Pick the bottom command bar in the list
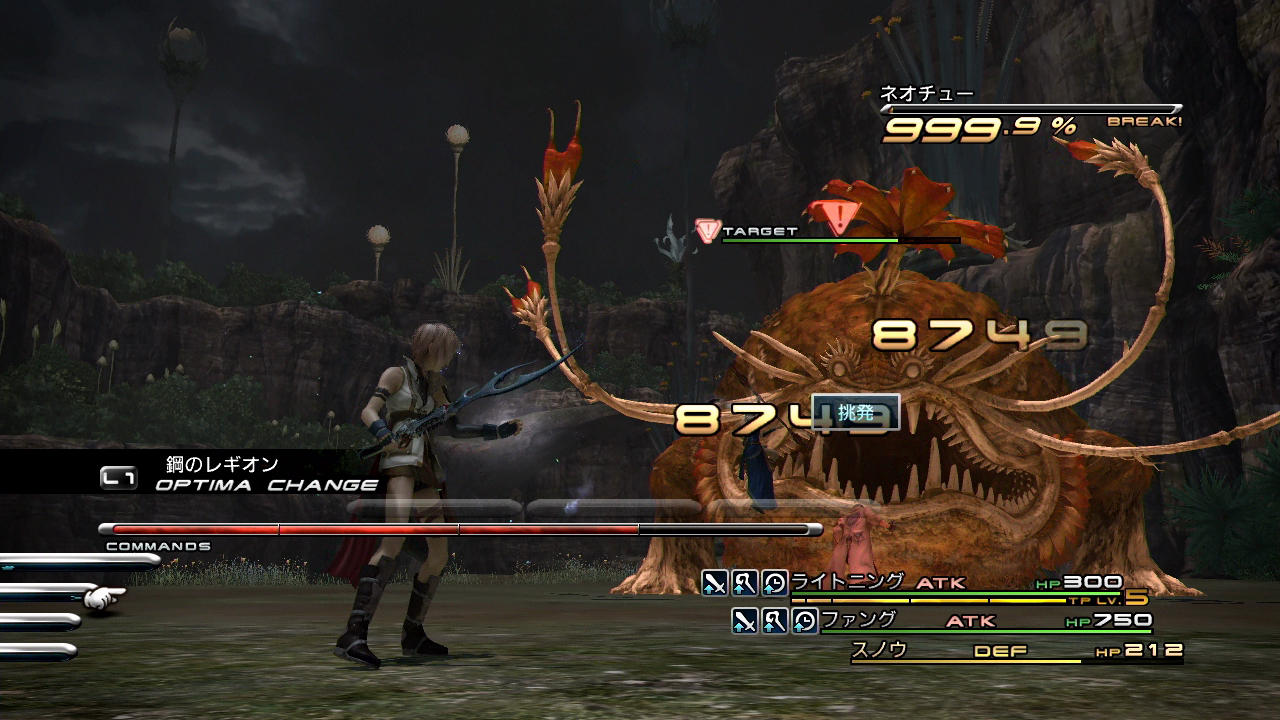 coord(38,652)
